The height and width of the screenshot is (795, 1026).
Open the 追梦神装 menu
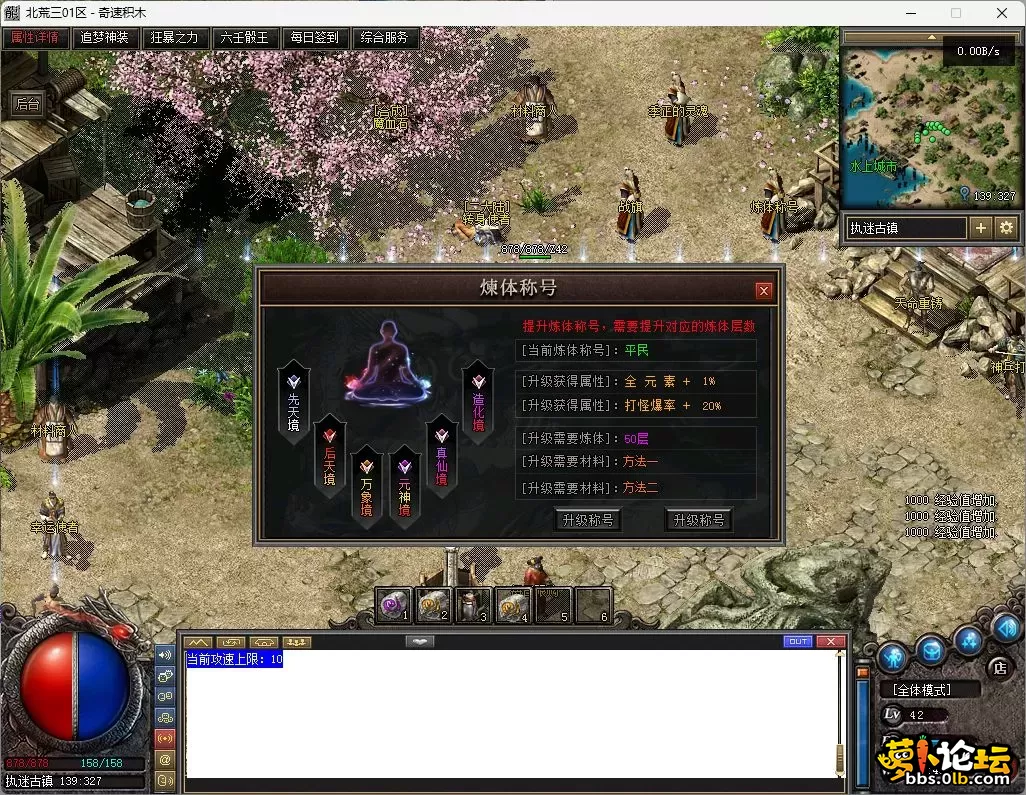[x=105, y=38]
